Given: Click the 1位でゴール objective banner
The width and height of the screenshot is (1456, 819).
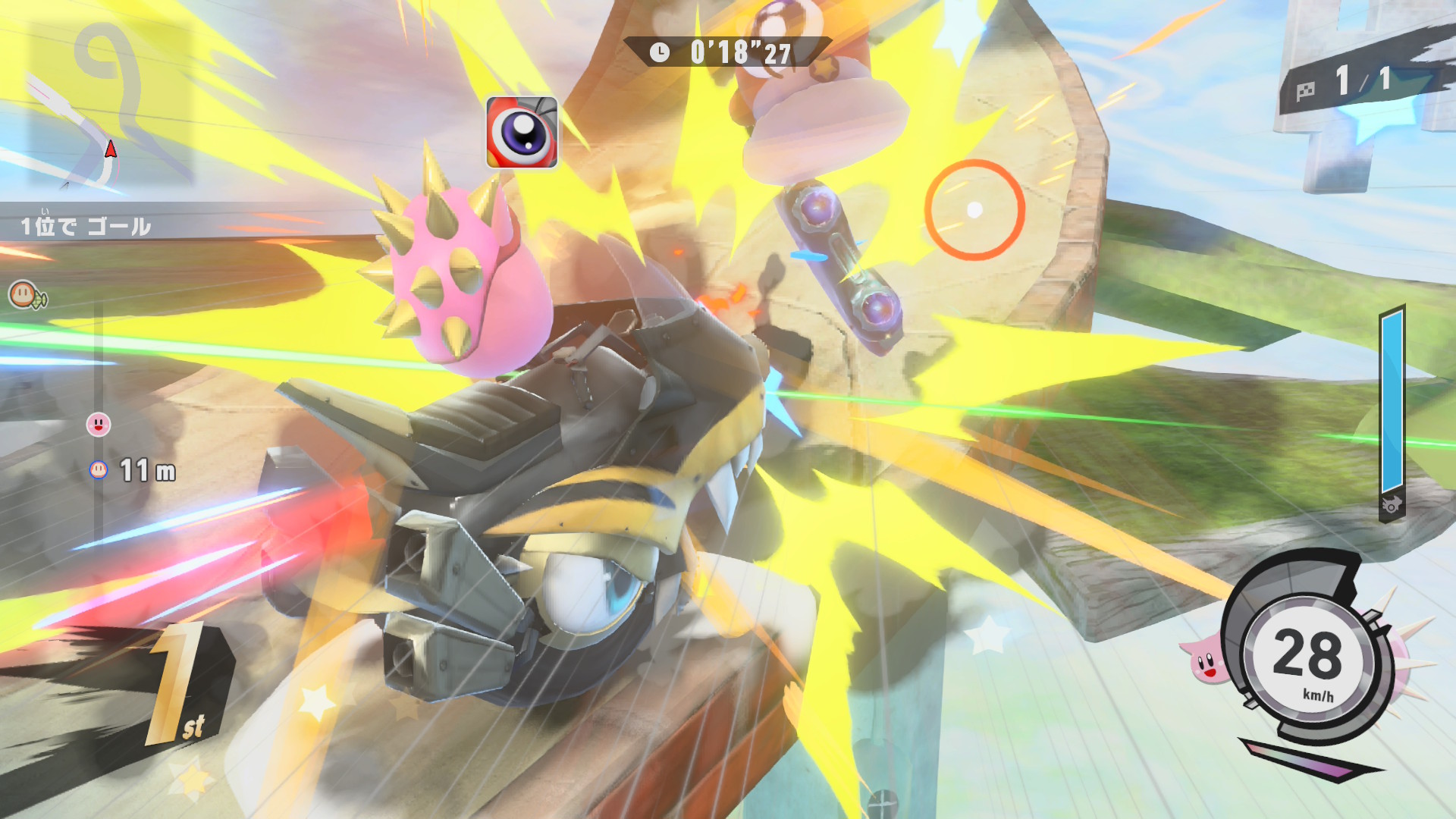Looking at the screenshot, I should coord(86,226).
